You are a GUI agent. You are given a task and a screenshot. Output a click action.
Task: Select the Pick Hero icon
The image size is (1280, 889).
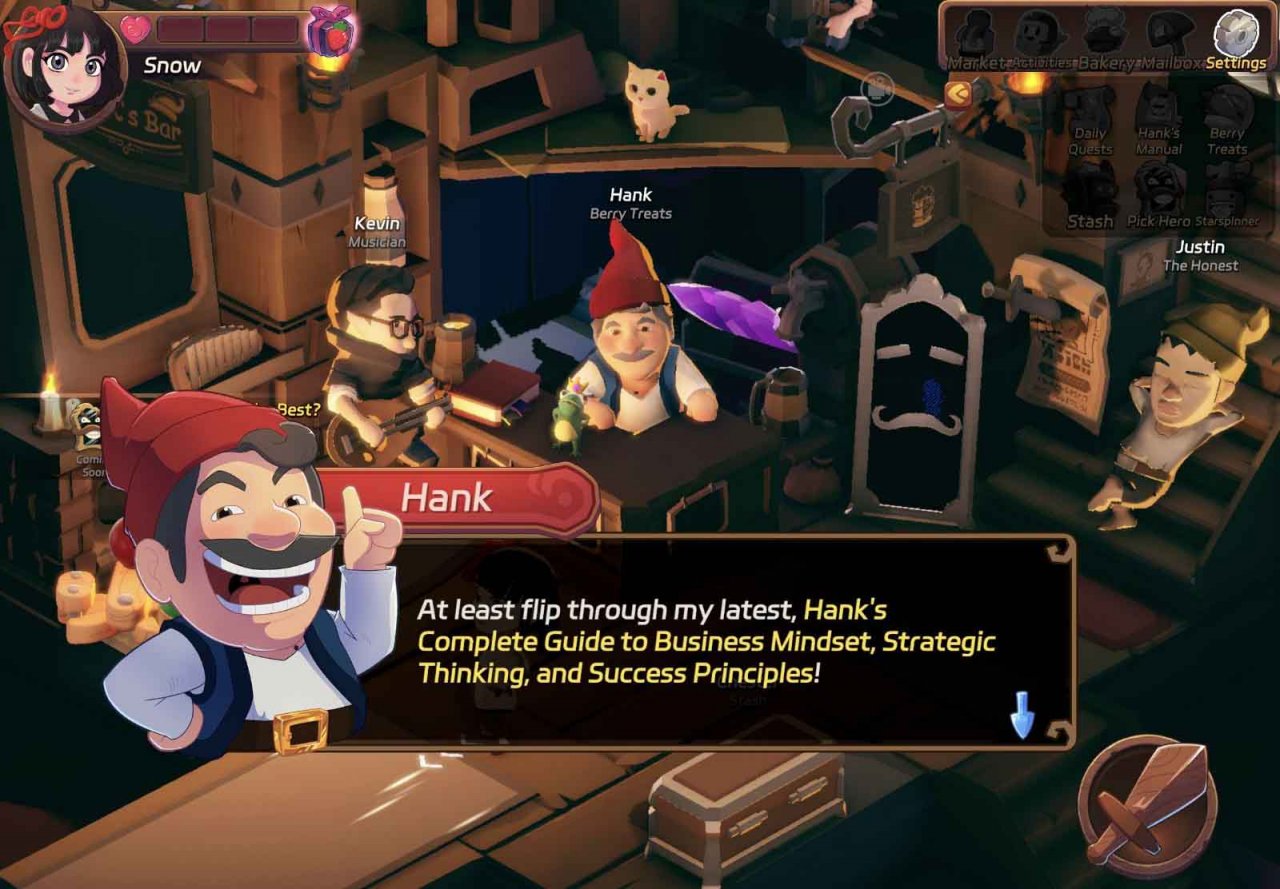pyautogui.click(x=1158, y=185)
